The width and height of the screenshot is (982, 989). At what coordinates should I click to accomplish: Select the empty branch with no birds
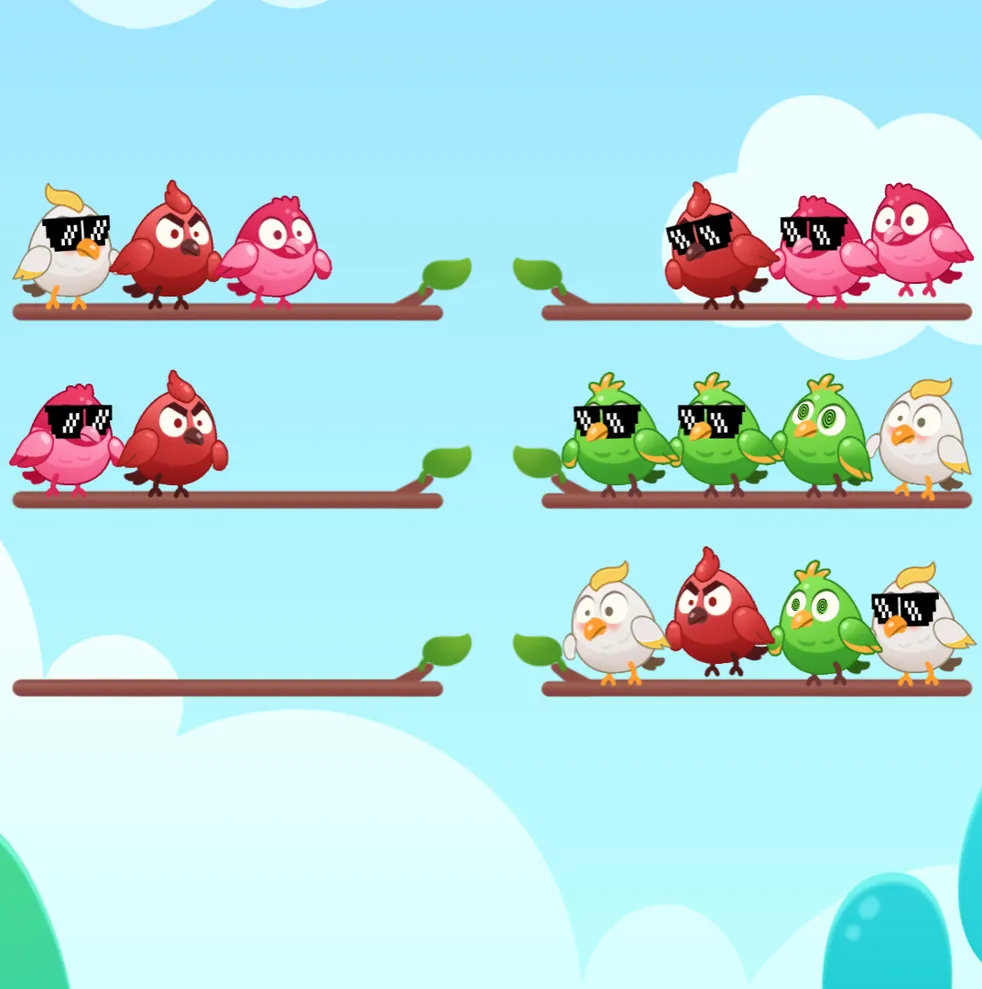tap(227, 687)
